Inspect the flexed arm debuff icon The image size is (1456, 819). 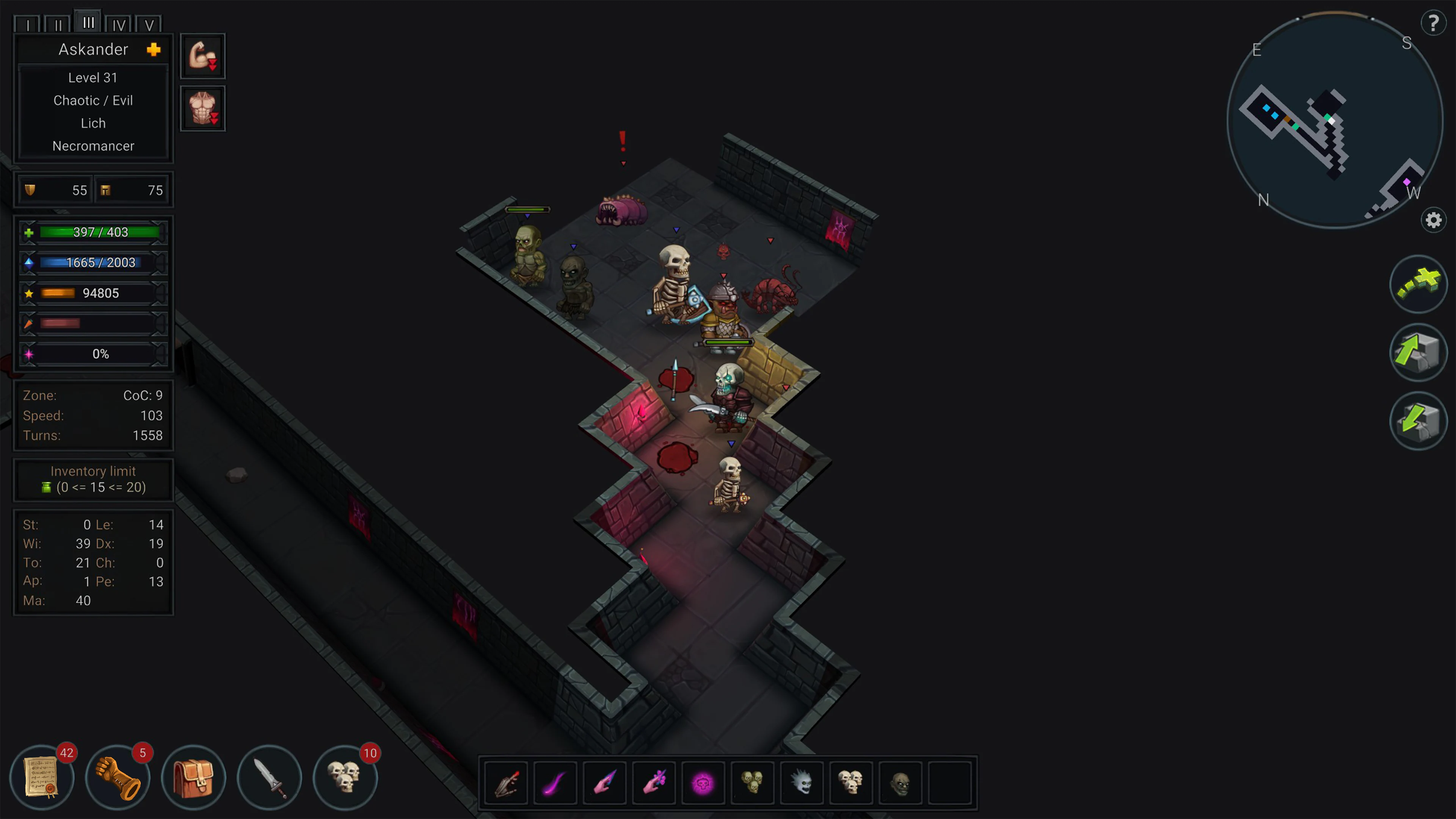click(x=202, y=56)
